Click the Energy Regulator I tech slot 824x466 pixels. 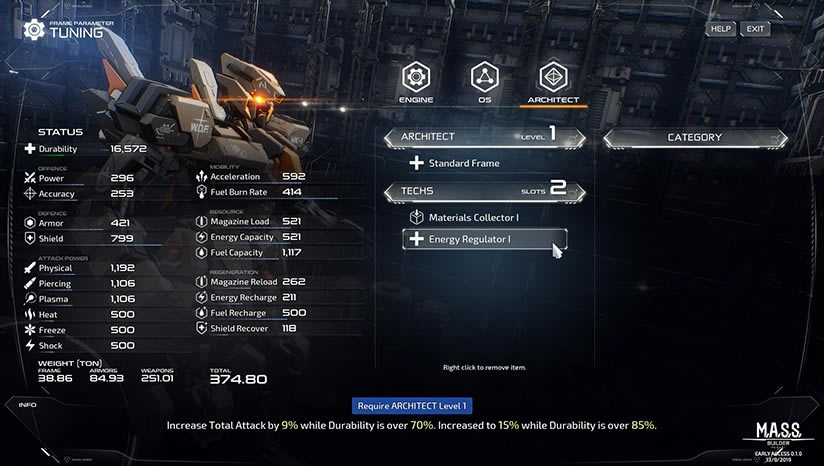[x=485, y=239]
